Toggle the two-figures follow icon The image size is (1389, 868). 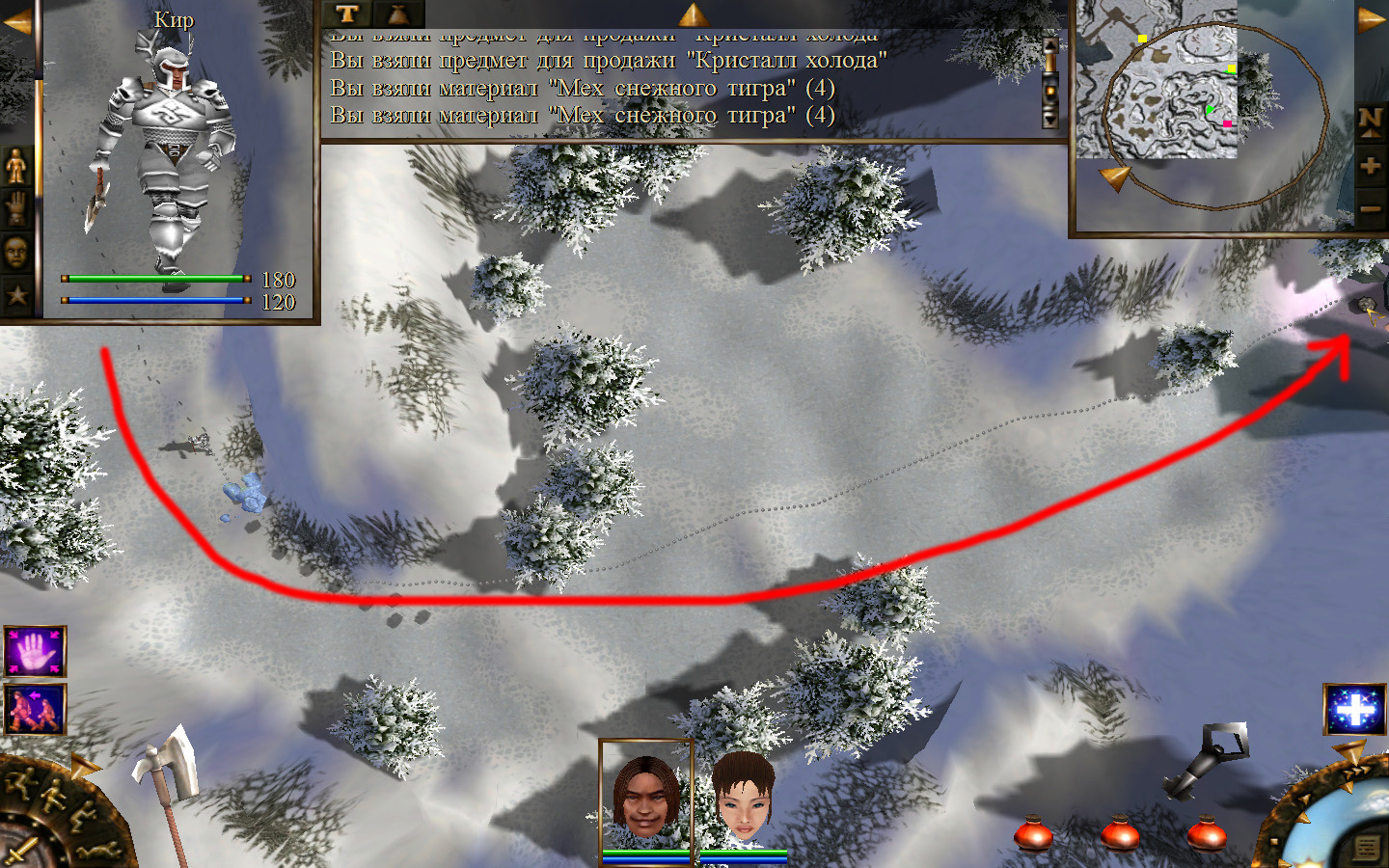[x=36, y=709]
